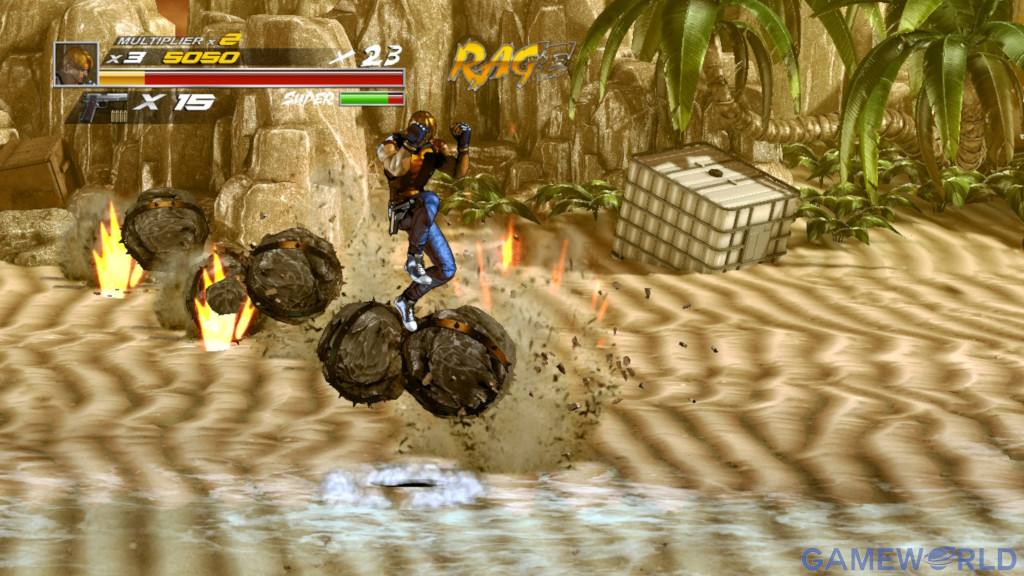Select the pistol weapon icon

104,104
